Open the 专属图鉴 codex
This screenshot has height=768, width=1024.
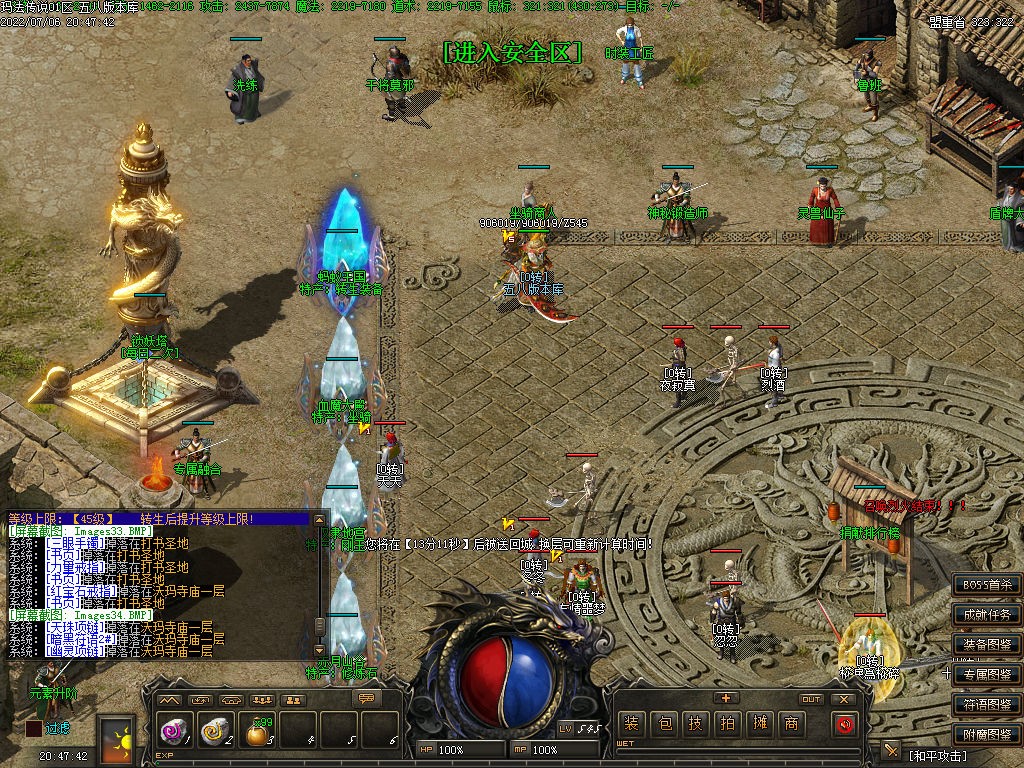986,675
